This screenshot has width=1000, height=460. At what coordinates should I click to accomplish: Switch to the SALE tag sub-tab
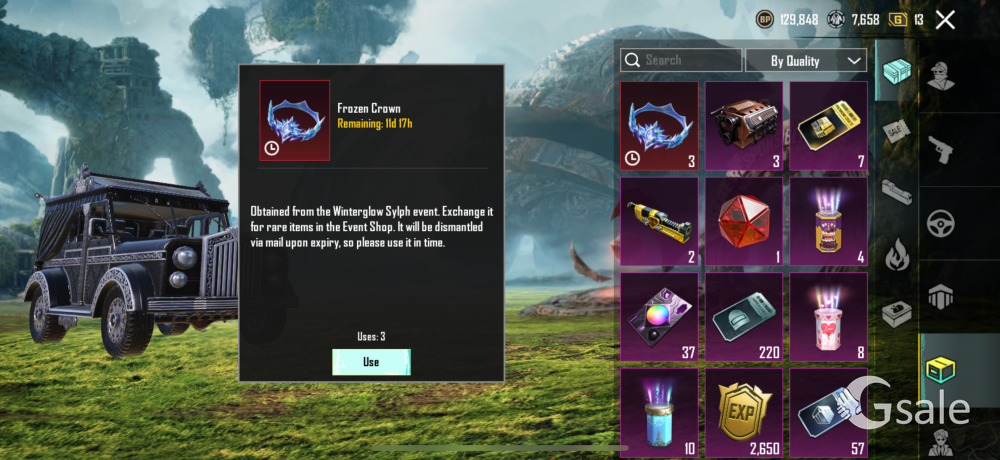click(x=895, y=130)
